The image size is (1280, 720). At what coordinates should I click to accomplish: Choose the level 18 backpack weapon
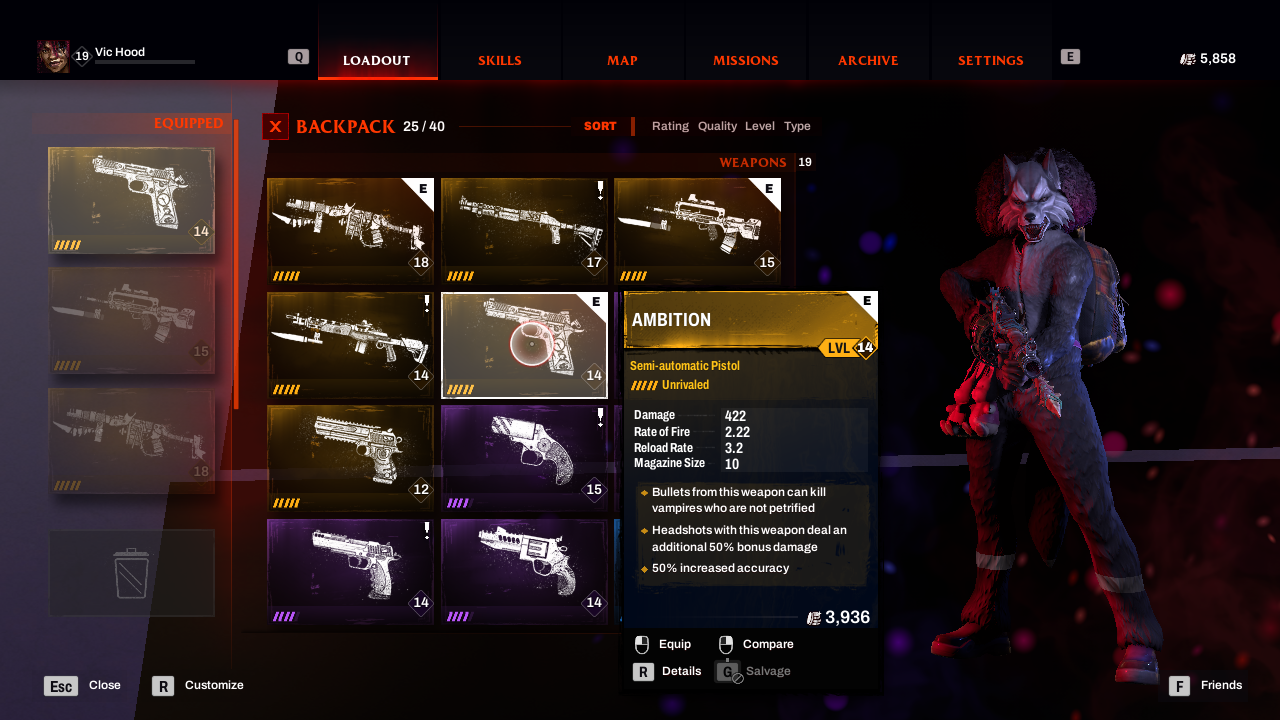(350, 231)
